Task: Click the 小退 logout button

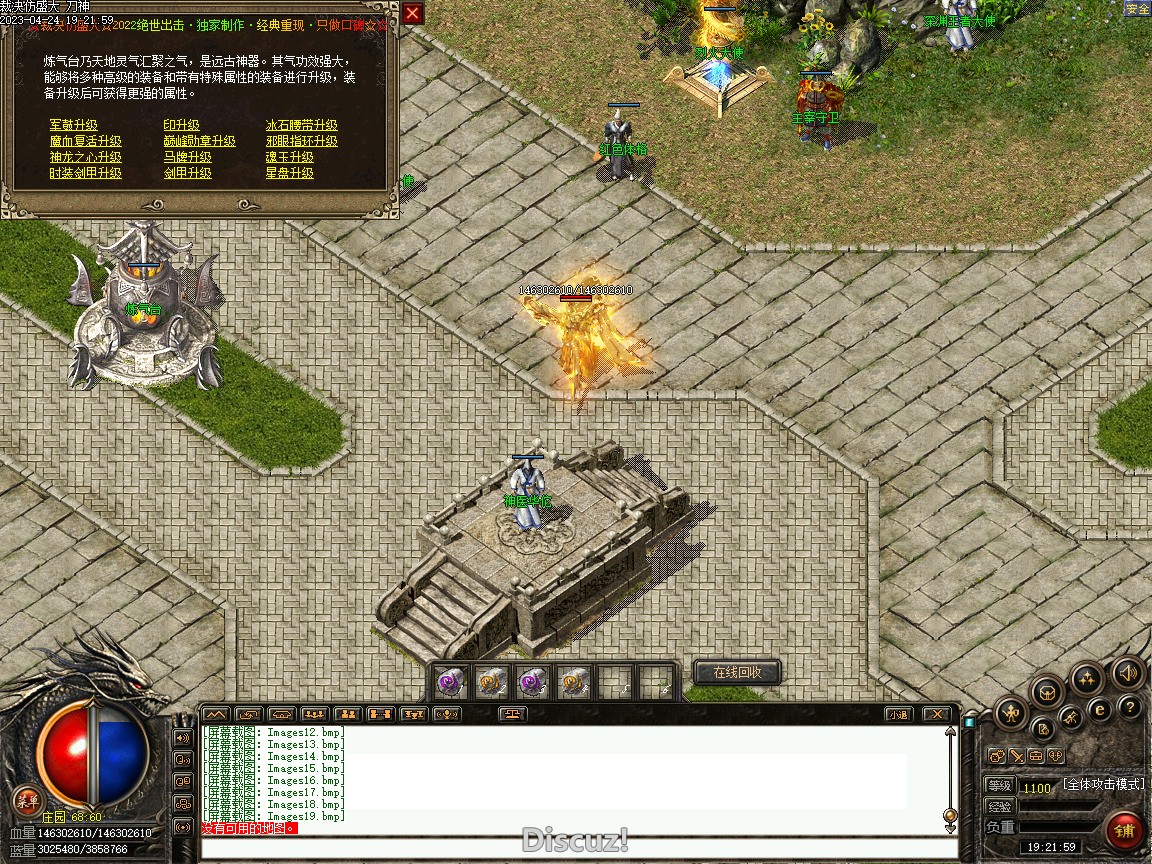Action: (898, 714)
